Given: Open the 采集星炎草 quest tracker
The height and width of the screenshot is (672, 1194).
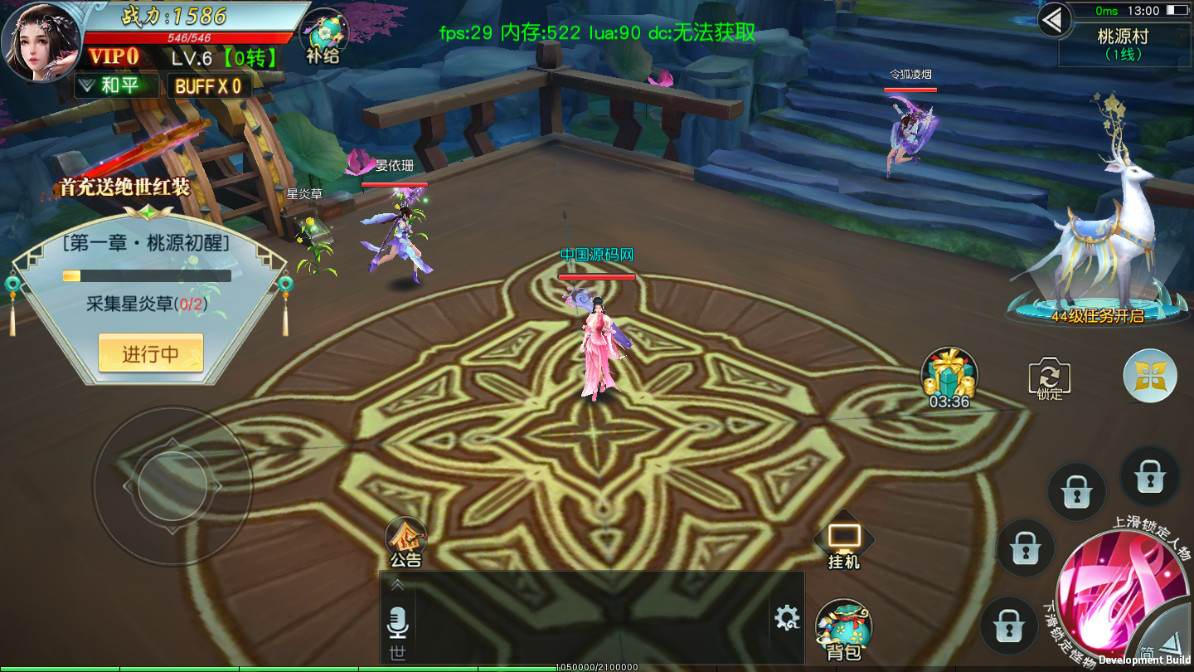Looking at the screenshot, I should (147, 304).
